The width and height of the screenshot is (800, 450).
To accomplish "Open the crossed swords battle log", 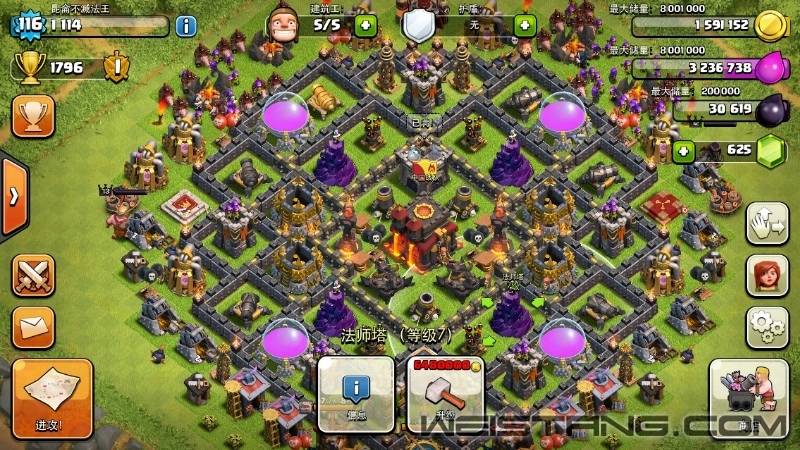I will pyautogui.click(x=33, y=276).
